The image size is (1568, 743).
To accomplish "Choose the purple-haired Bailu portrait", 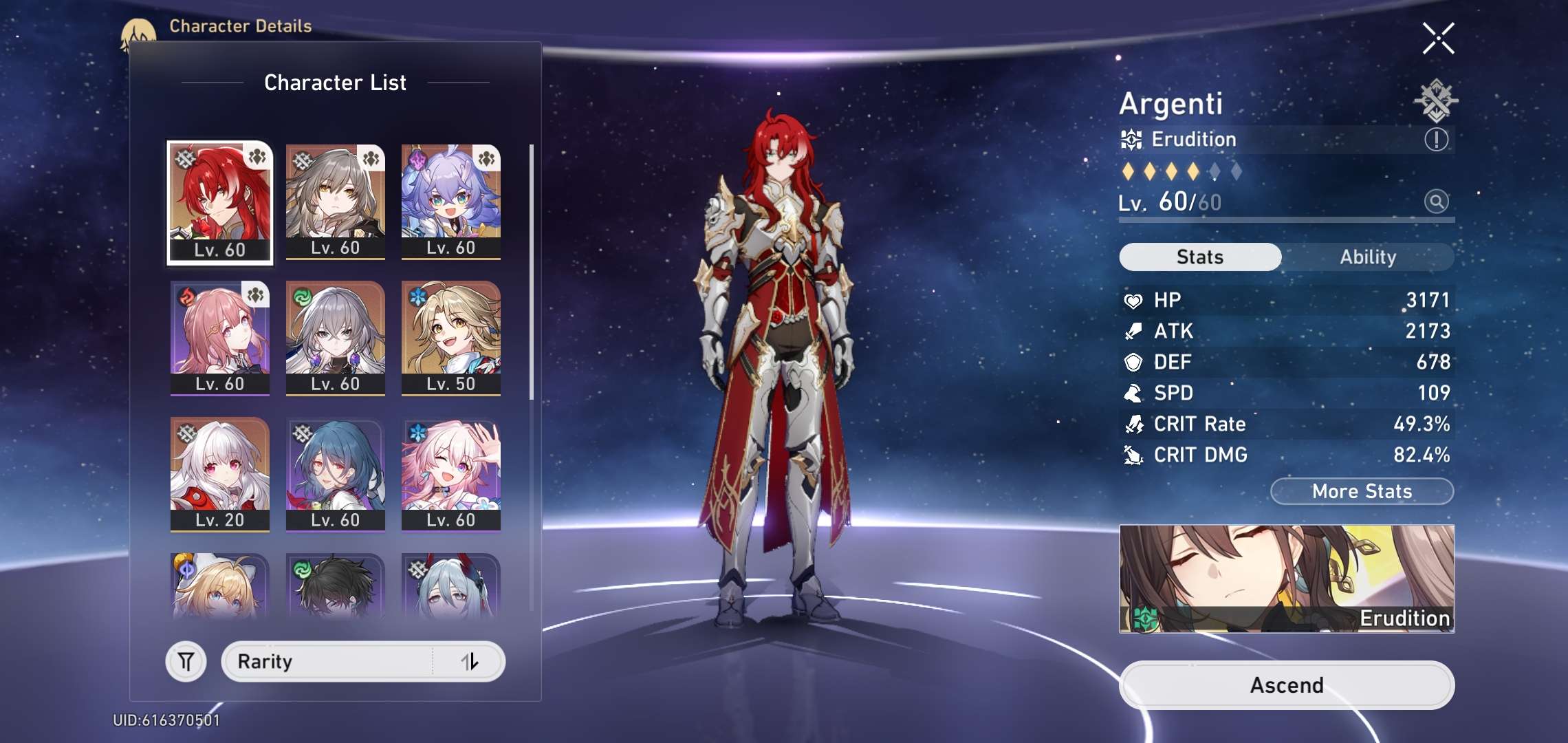I will tap(450, 201).
